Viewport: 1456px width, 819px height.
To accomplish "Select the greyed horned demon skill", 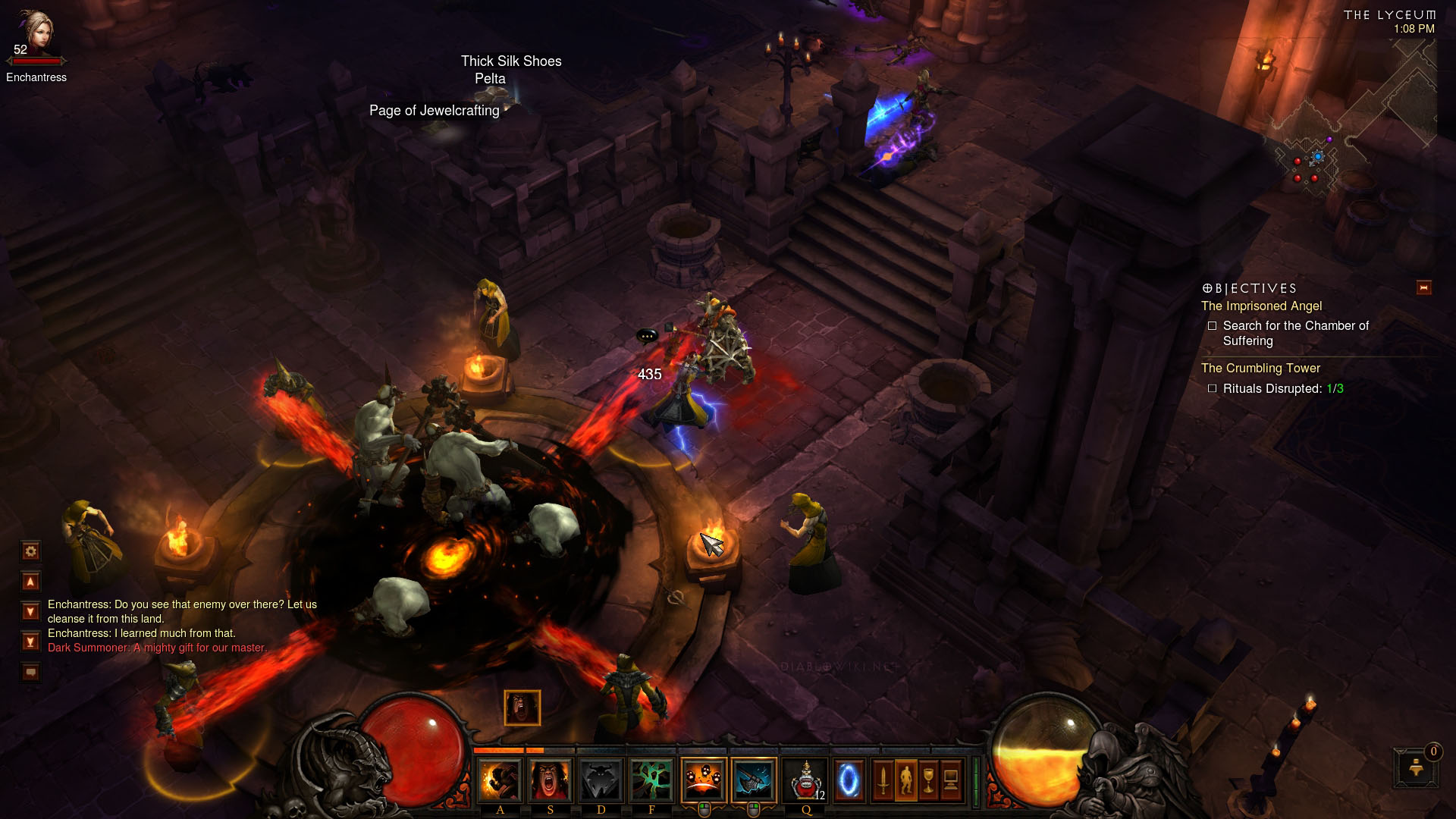I will tap(601, 780).
